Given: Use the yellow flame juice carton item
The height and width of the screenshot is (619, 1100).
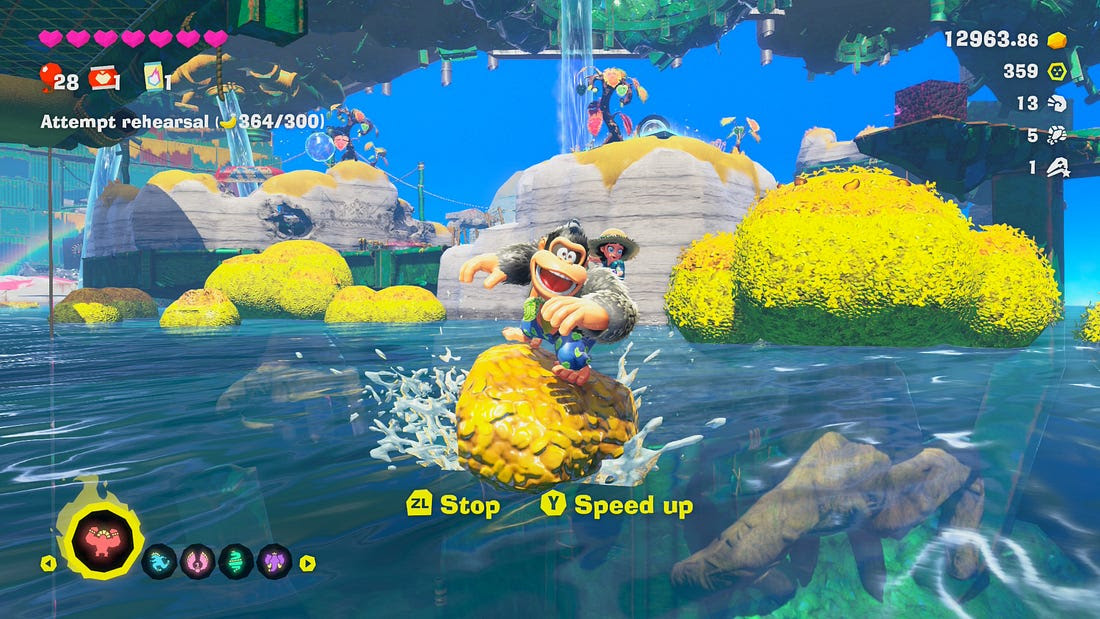Looking at the screenshot, I should pyautogui.click(x=153, y=77).
